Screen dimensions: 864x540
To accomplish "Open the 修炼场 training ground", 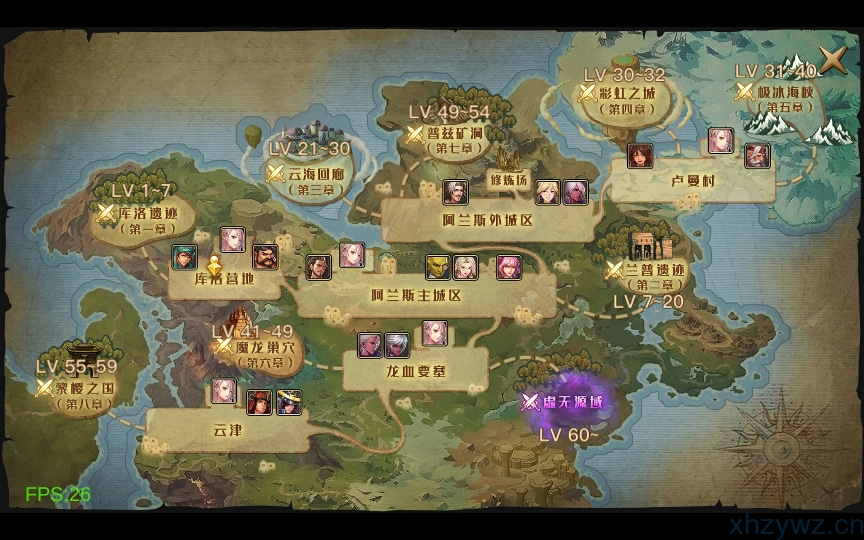I will click(x=508, y=180).
